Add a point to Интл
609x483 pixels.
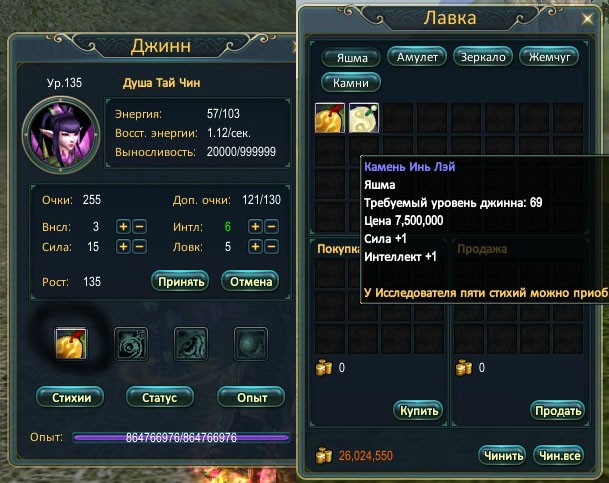(255, 226)
